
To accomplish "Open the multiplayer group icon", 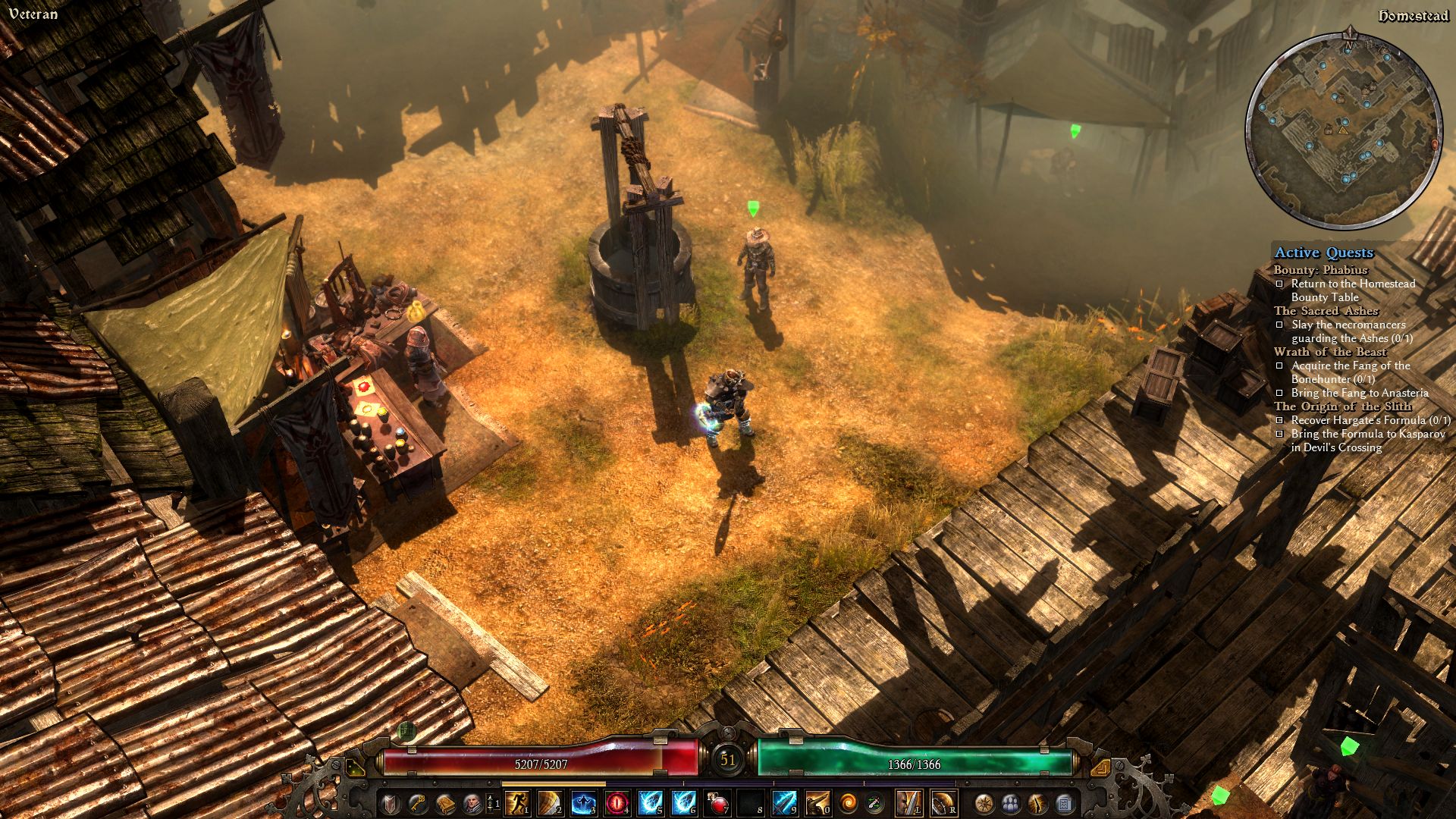I will 1011,802.
